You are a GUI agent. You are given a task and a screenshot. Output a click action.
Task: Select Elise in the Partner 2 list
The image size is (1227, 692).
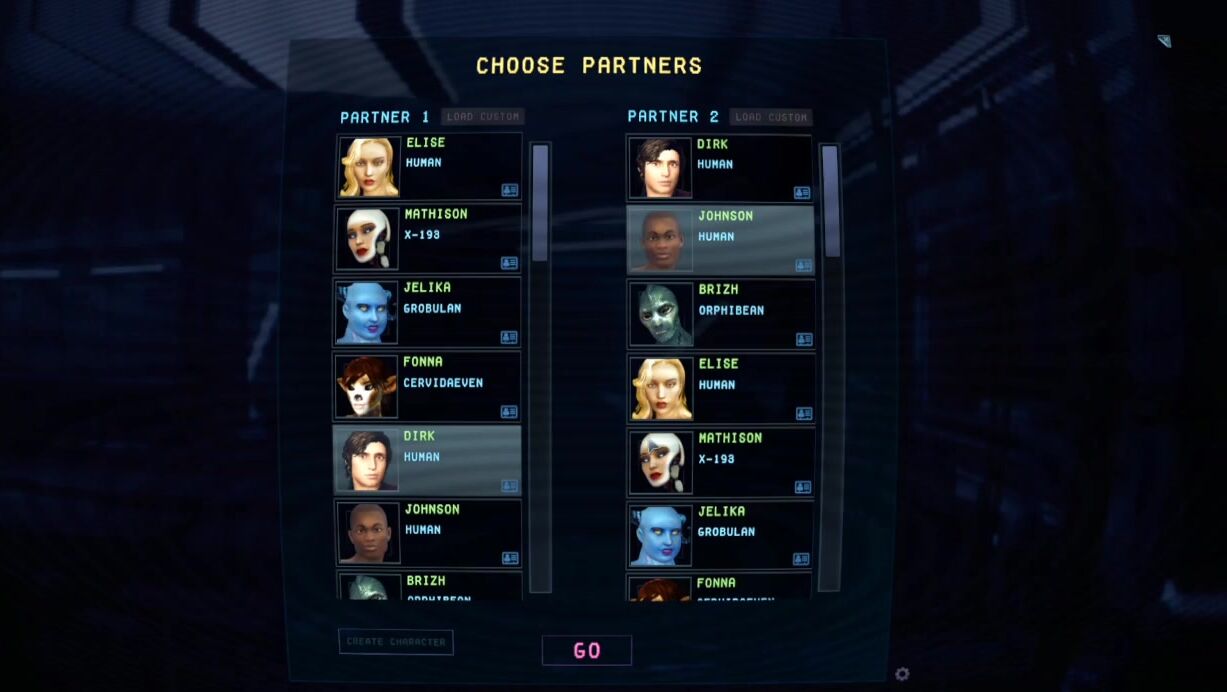pos(720,388)
